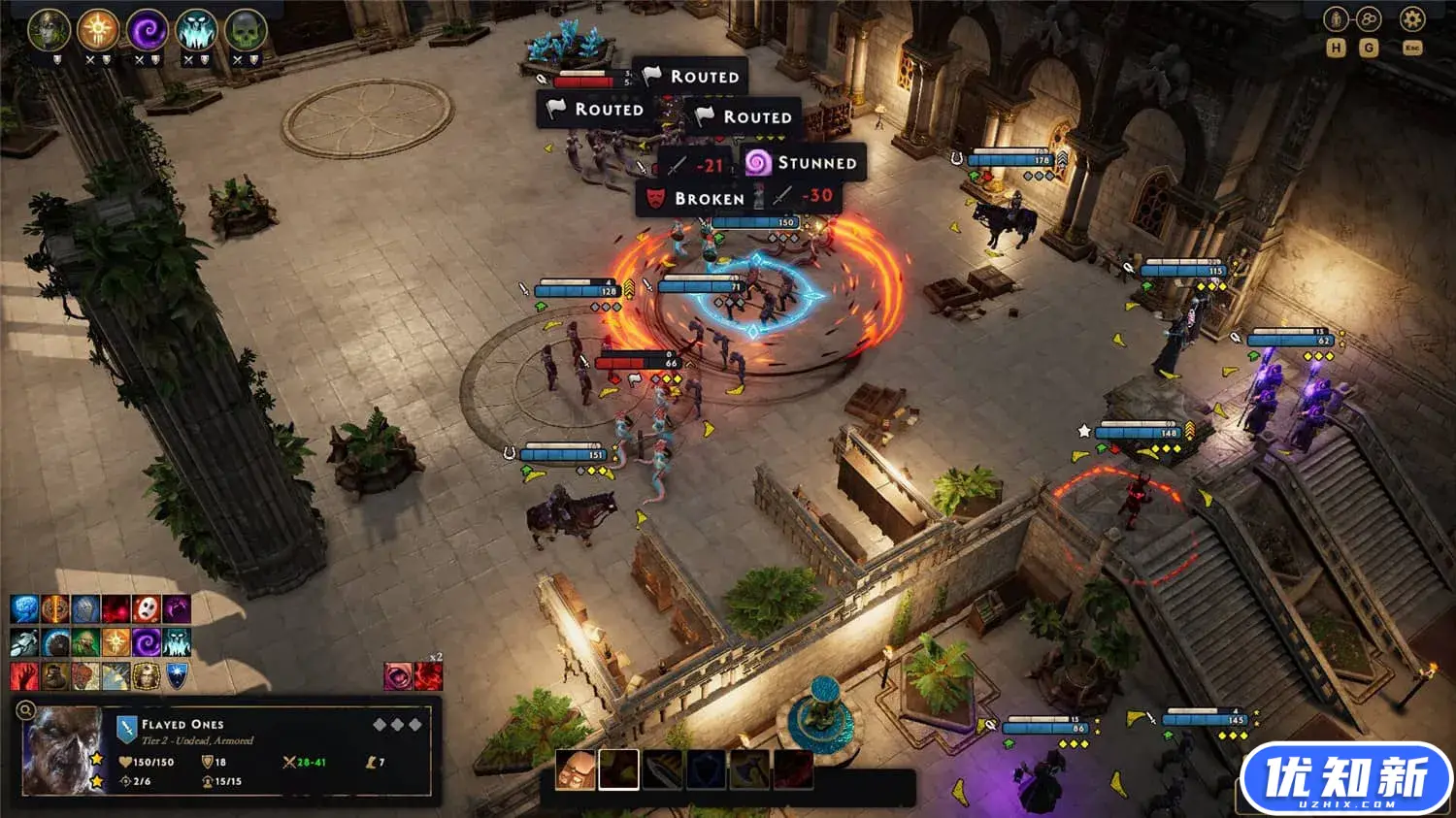The image size is (1456, 818).
Task: Select the cyan ghost portrait at top
Action: pyautogui.click(x=197, y=30)
